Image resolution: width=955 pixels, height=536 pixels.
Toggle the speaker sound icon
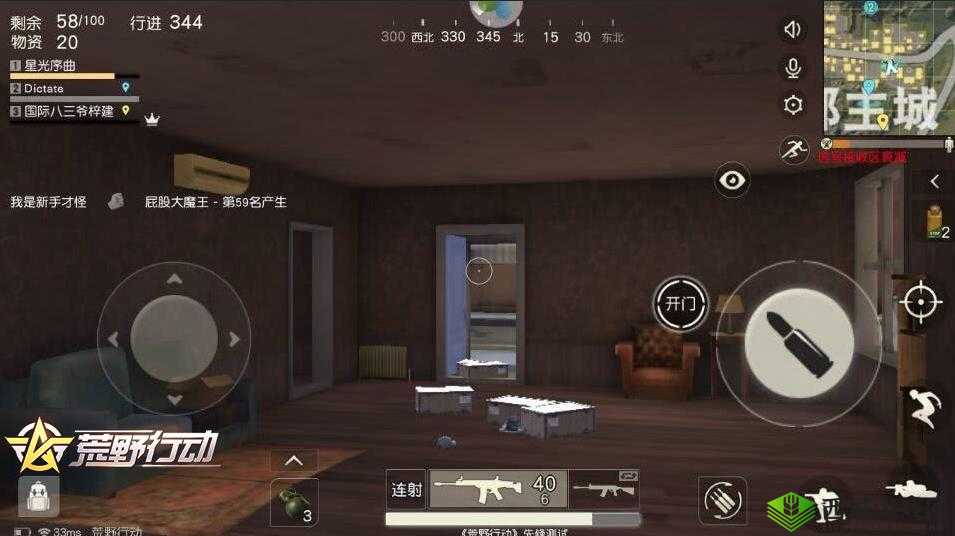pos(793,30)
